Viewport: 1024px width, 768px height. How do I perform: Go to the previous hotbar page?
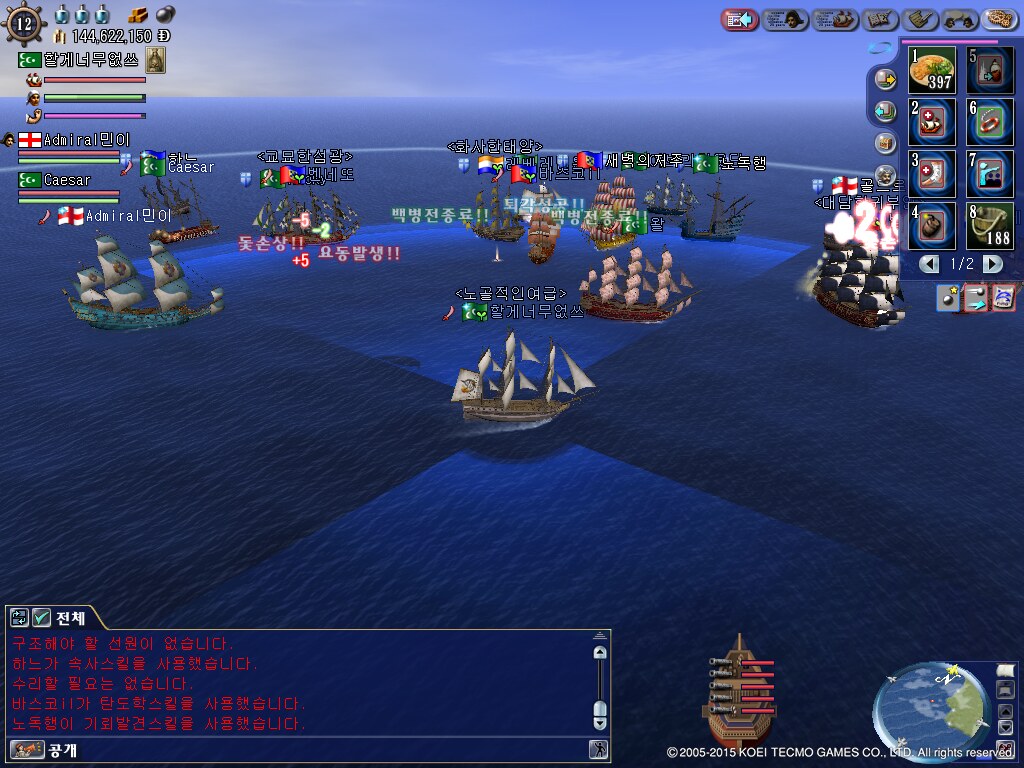tap(930, 264)
